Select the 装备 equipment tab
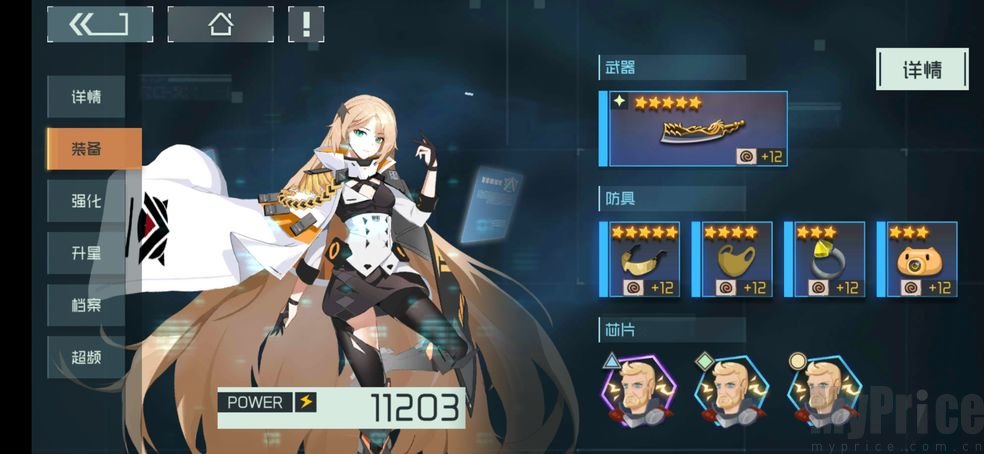 92,149
